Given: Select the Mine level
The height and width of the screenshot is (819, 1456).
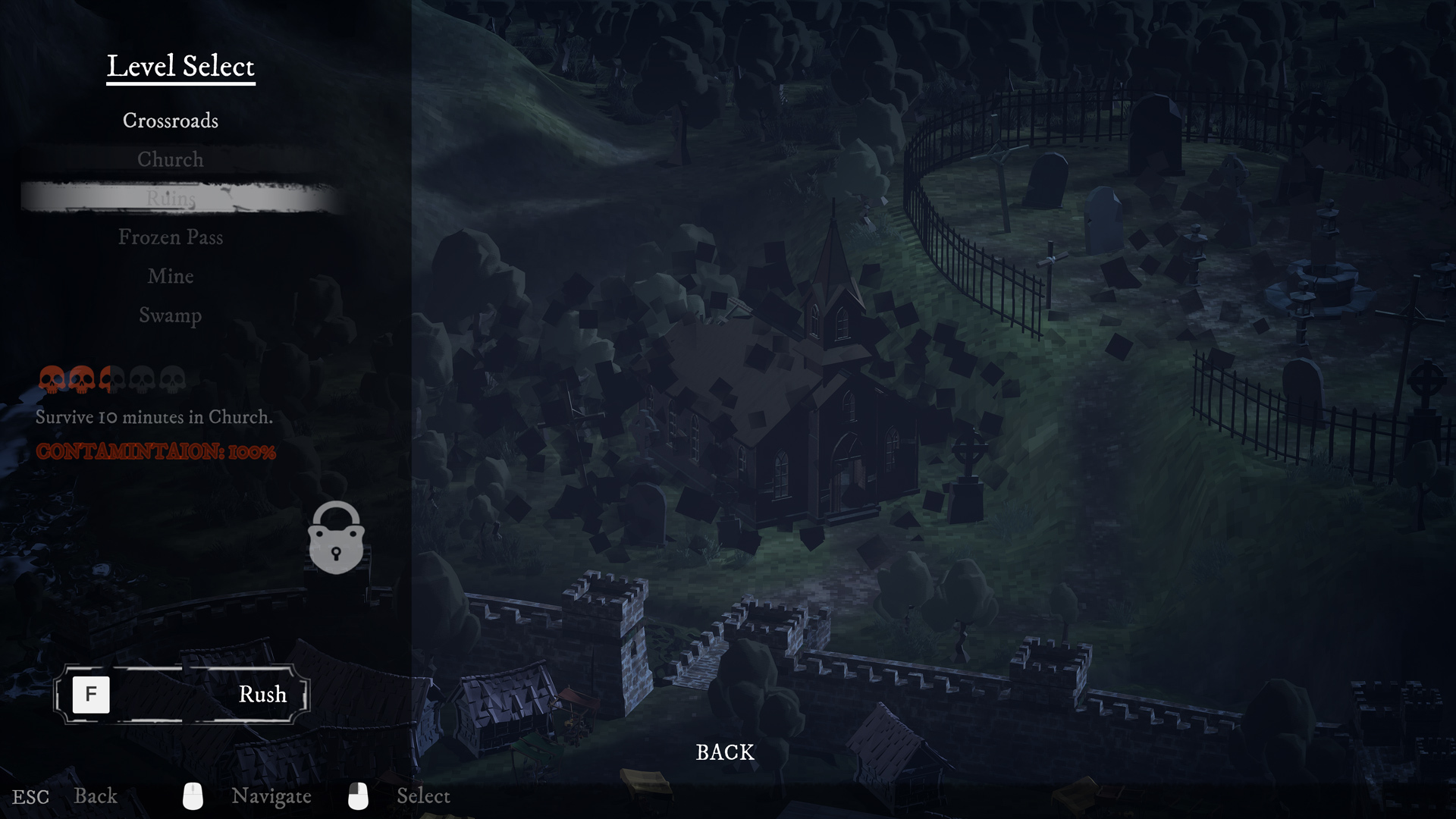Looking at the screenshot, I should pos(171,276).
